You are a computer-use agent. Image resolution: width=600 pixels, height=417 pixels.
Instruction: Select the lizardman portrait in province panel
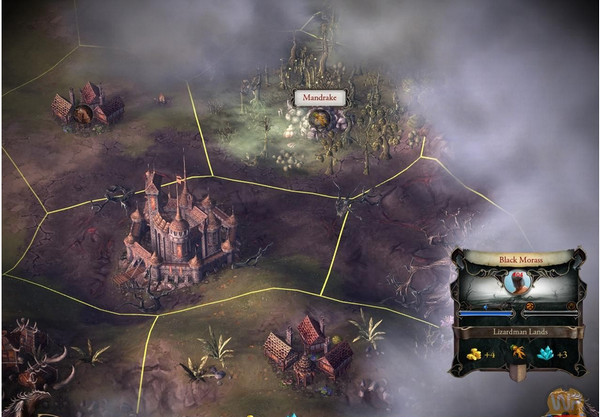tap(517, 285)
